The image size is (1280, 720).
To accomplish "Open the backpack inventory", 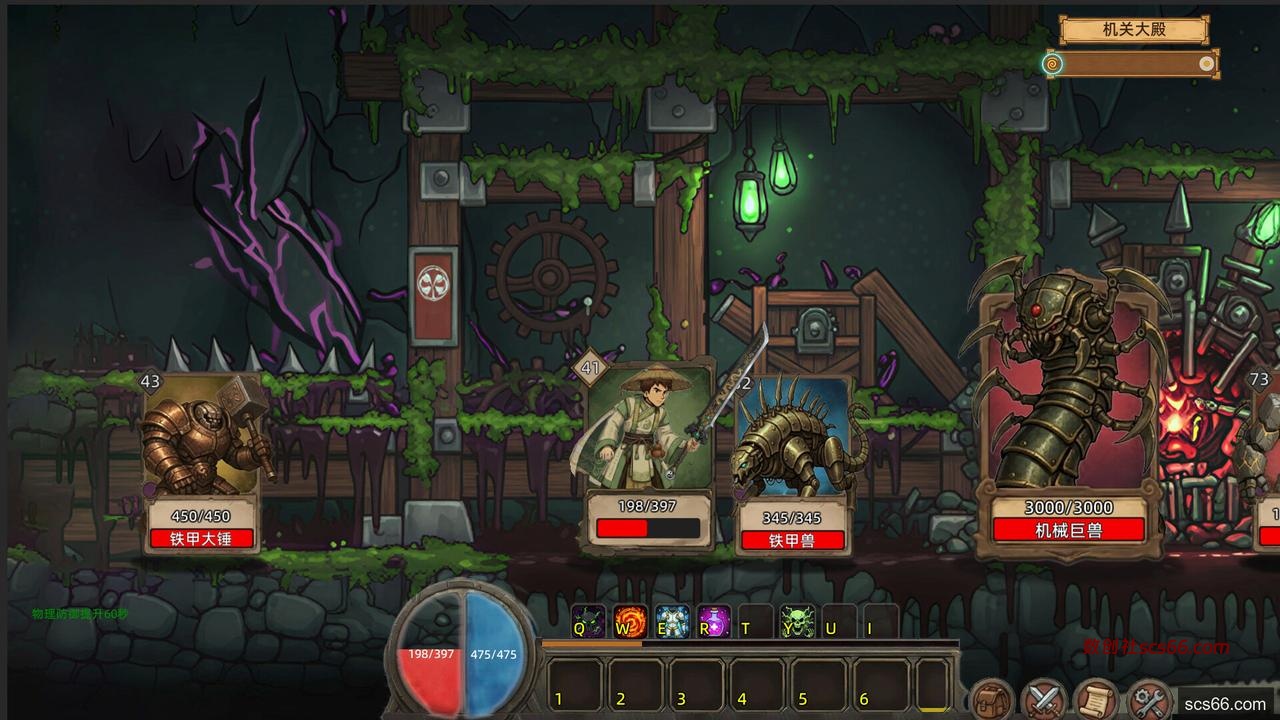I will [x=993, y=699].
